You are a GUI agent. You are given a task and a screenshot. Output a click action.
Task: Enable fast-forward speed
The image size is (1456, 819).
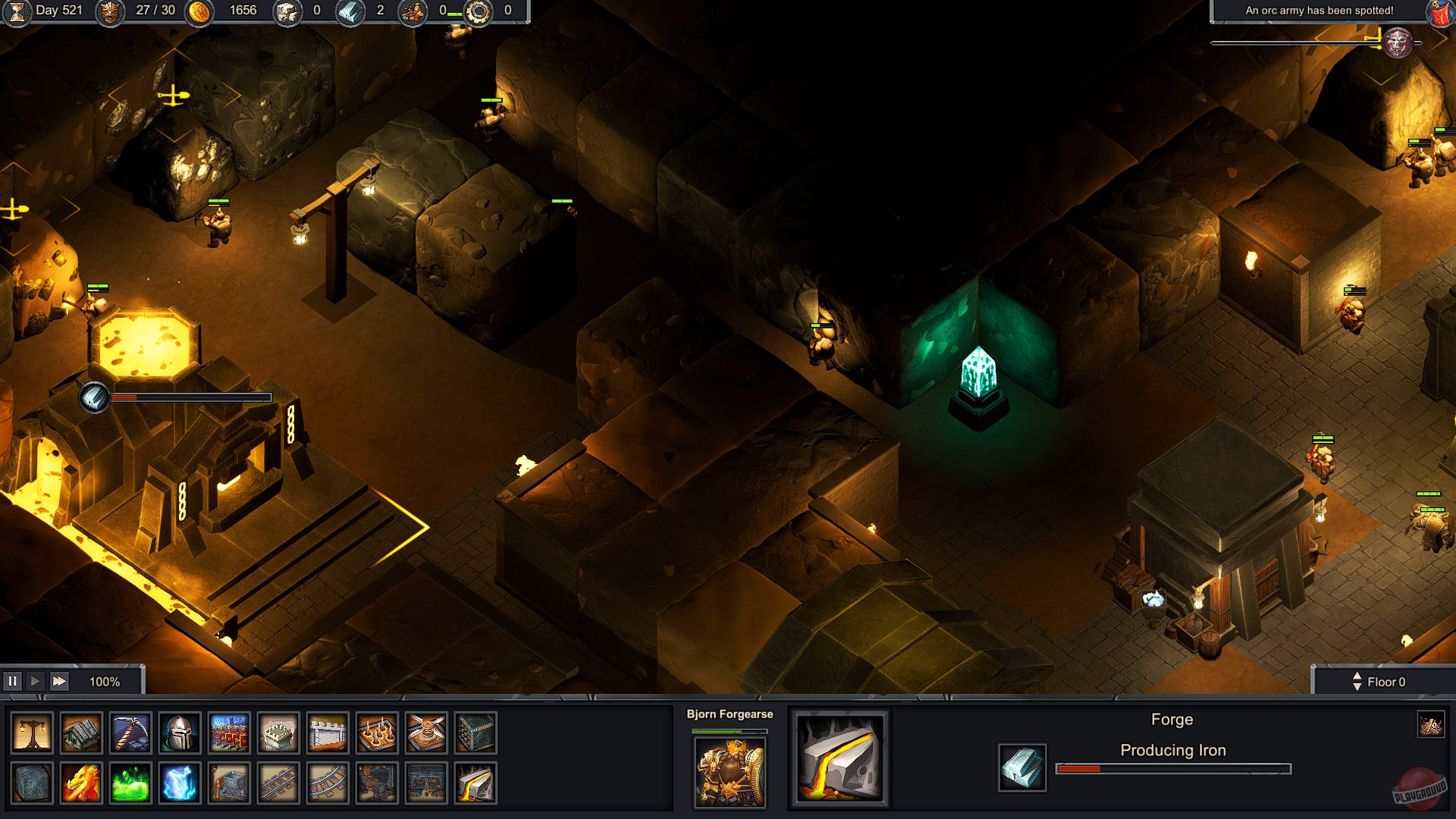(x=58, y=681)
